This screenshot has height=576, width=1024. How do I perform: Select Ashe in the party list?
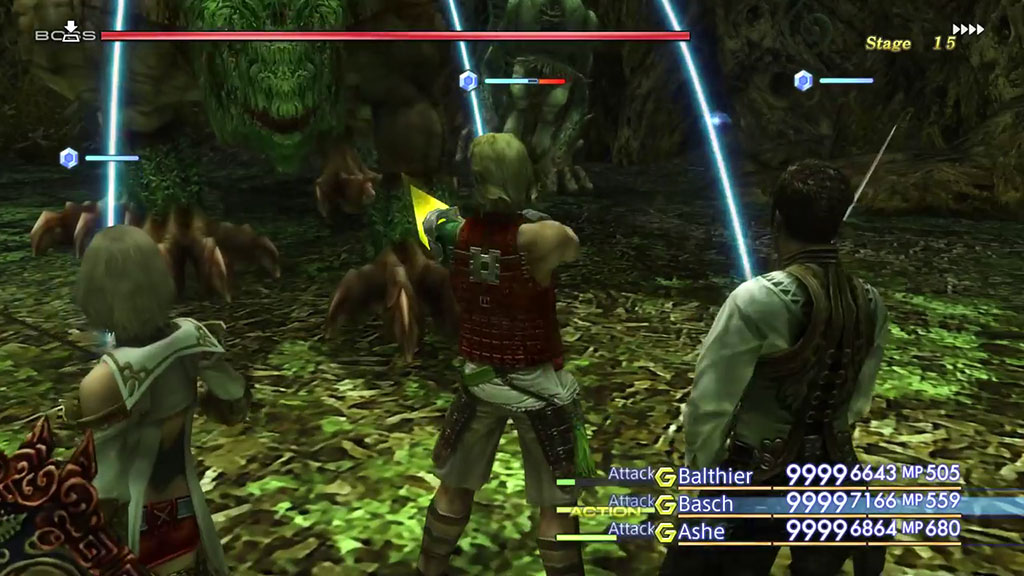tap(702, 530)
